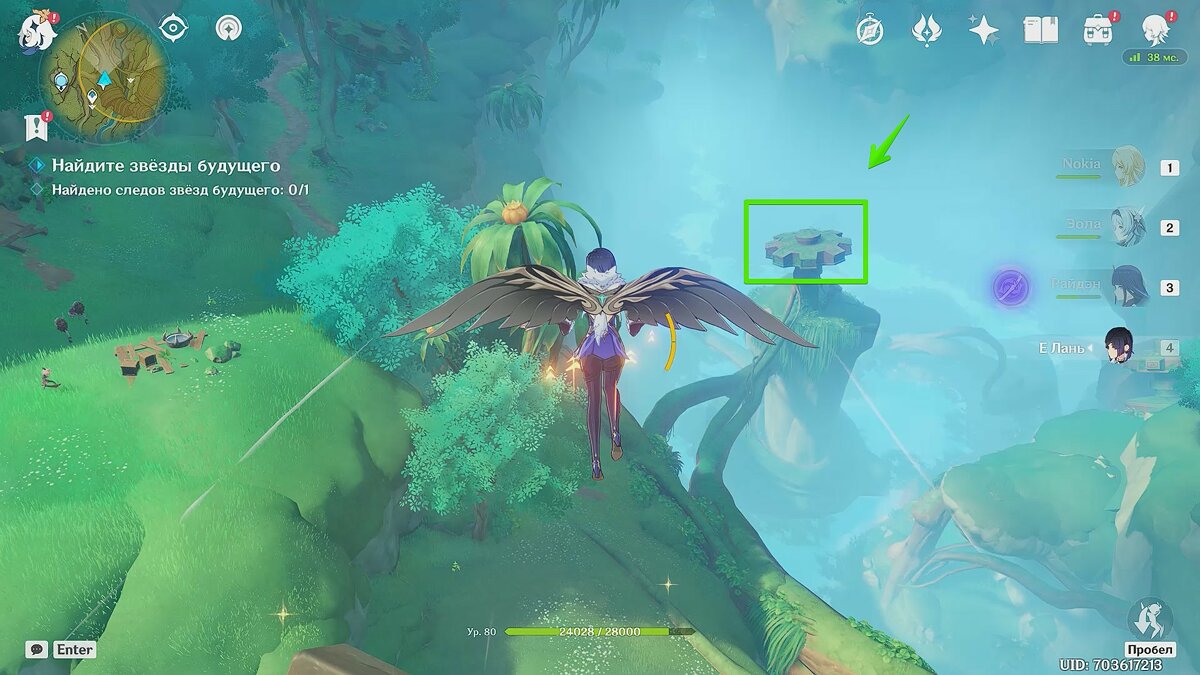Switch to party member Nokia
The height and width of the screenshot is (675, 1200).
click(x=1128, y=166)
